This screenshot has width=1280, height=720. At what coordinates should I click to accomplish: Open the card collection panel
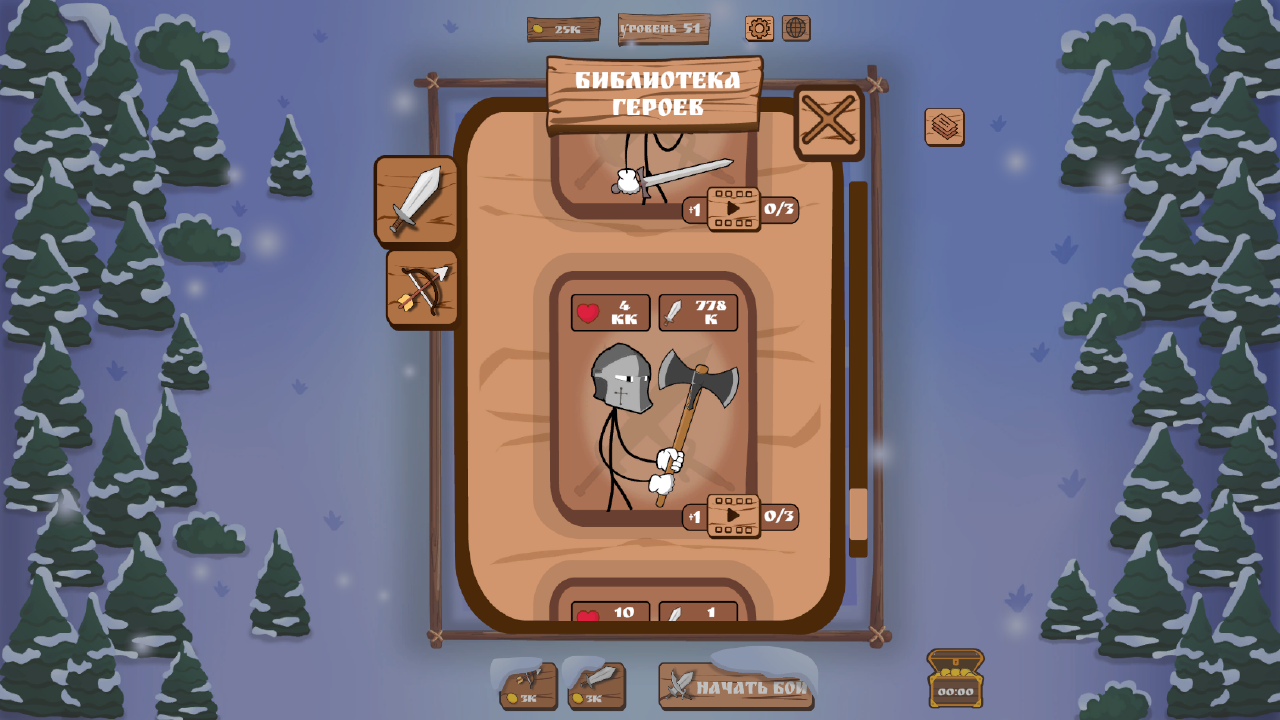click(944, 128)
